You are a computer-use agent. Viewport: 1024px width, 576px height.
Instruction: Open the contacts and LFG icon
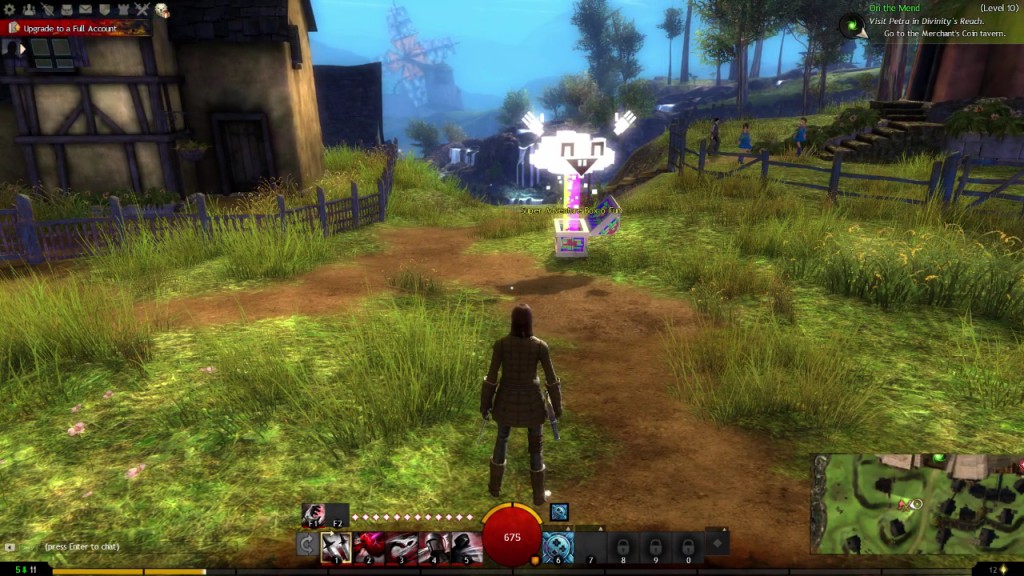click(31, 10)
